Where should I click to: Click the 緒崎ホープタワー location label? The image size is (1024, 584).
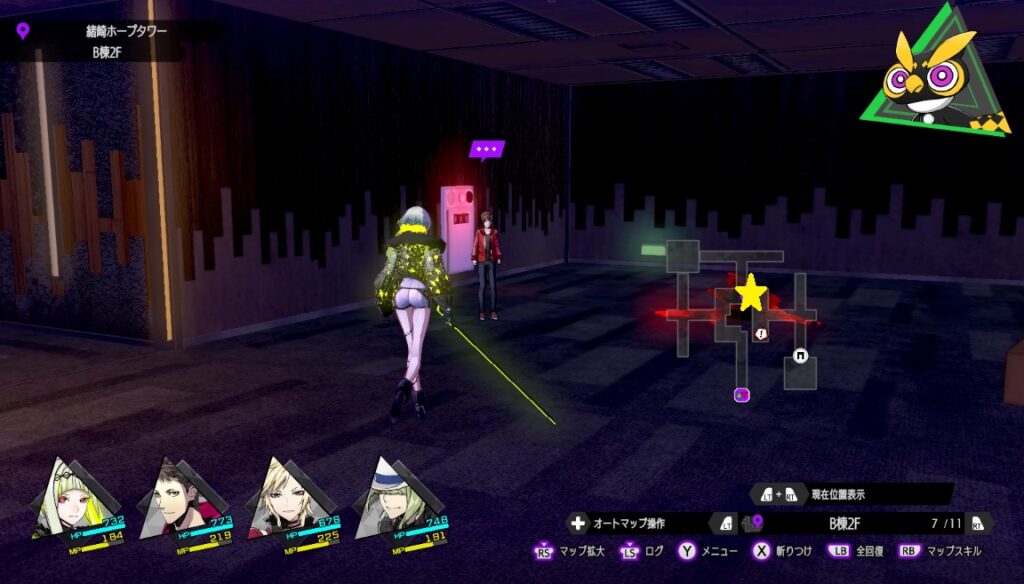(126, 31)
